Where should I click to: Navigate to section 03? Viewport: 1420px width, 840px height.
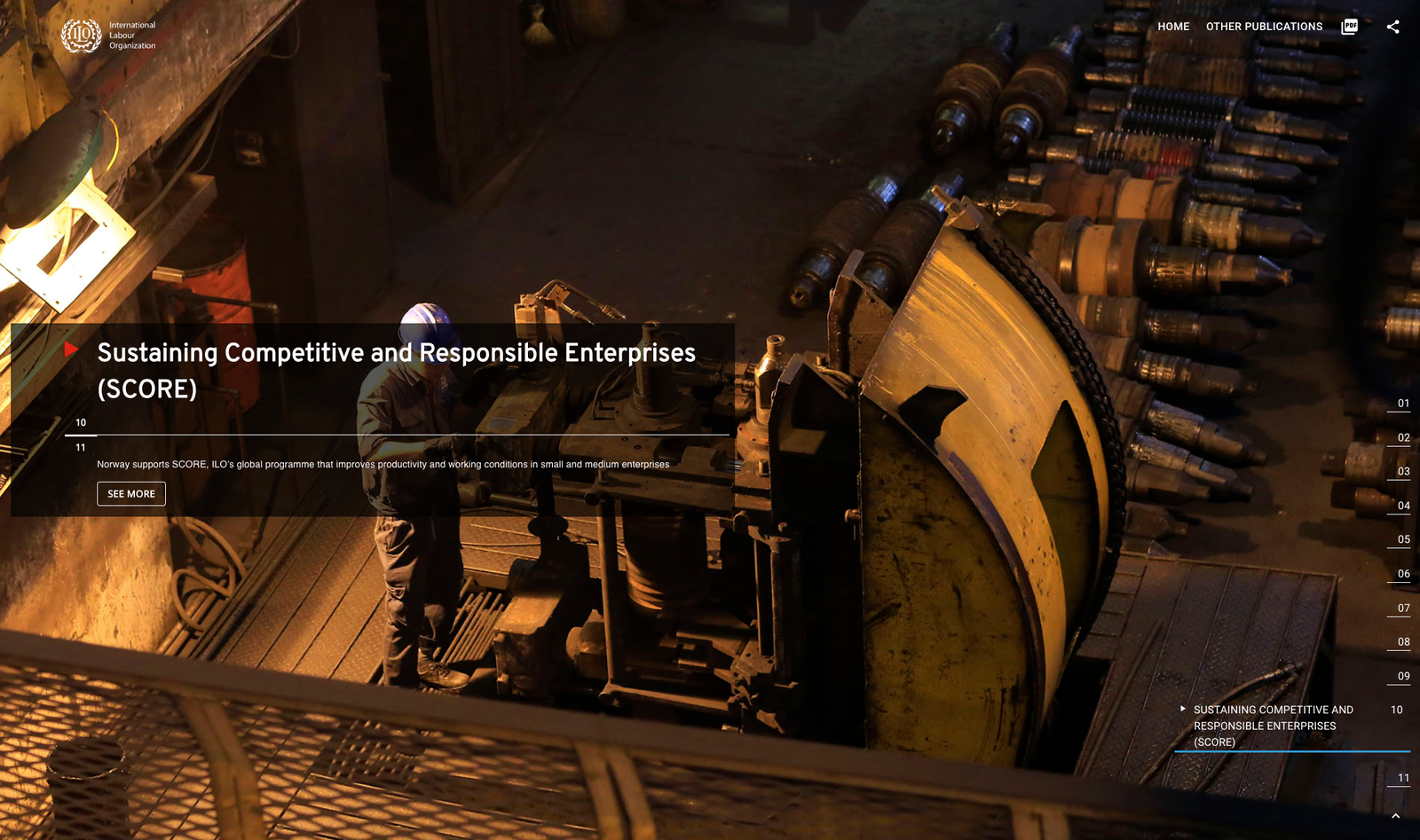point(1403,472)
